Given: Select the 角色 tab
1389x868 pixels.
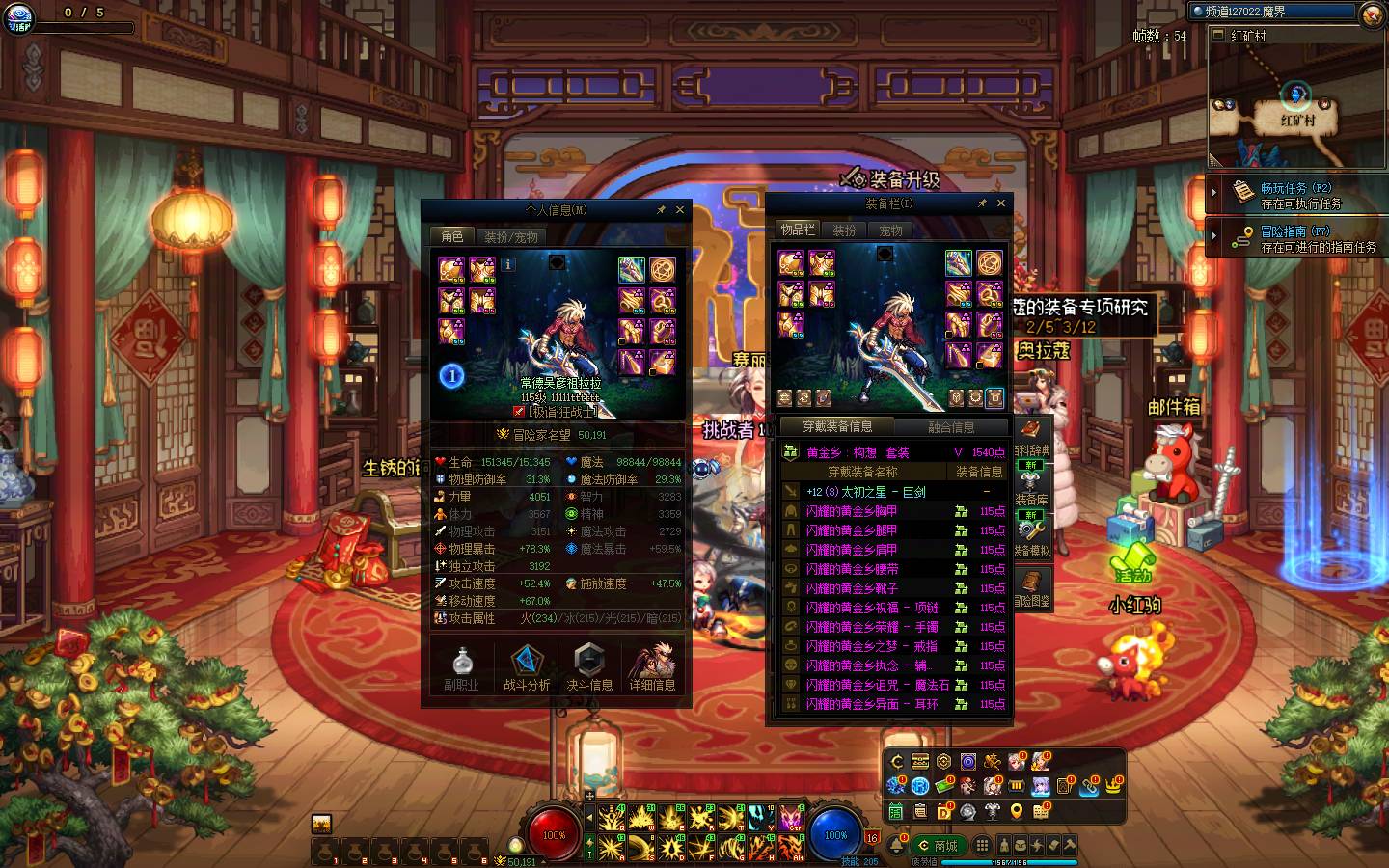Looking at the screenshot, I should point(451,236).
